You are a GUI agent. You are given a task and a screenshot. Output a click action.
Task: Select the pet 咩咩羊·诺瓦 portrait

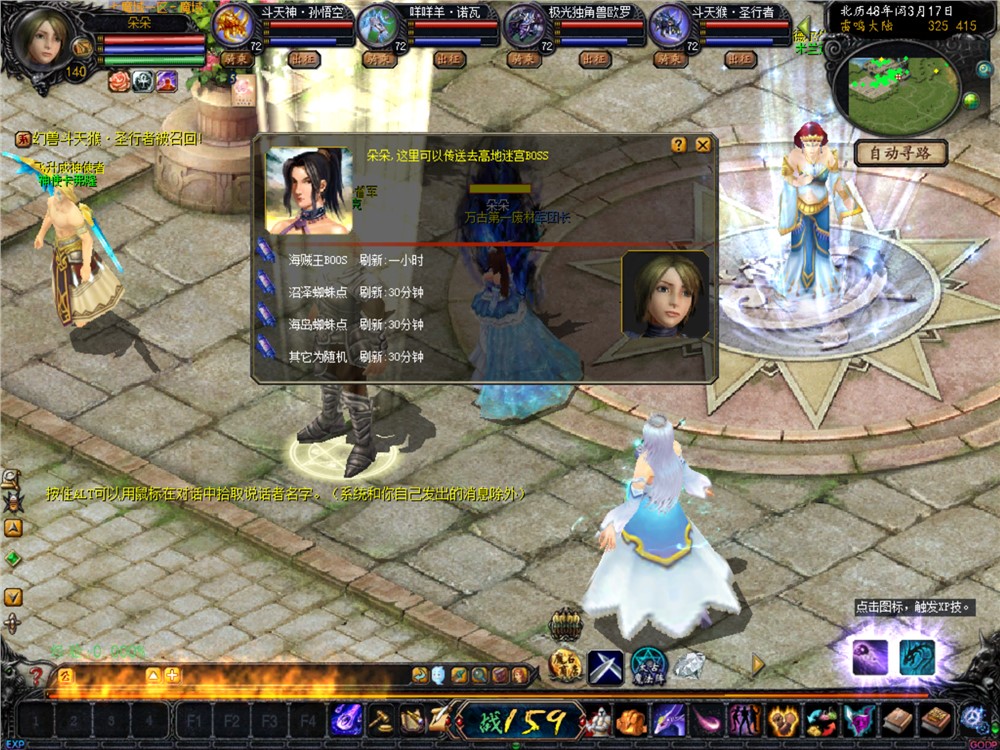coord(378,24)
